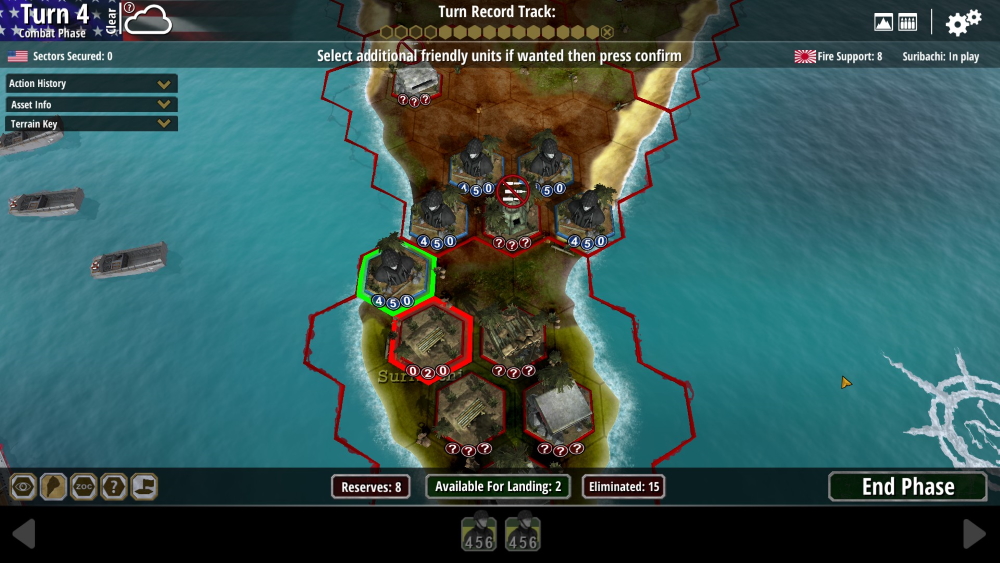Screen dimensions: 1000x563
Task: Open the question mark help hexagon
Action: [x=114, y=487]
